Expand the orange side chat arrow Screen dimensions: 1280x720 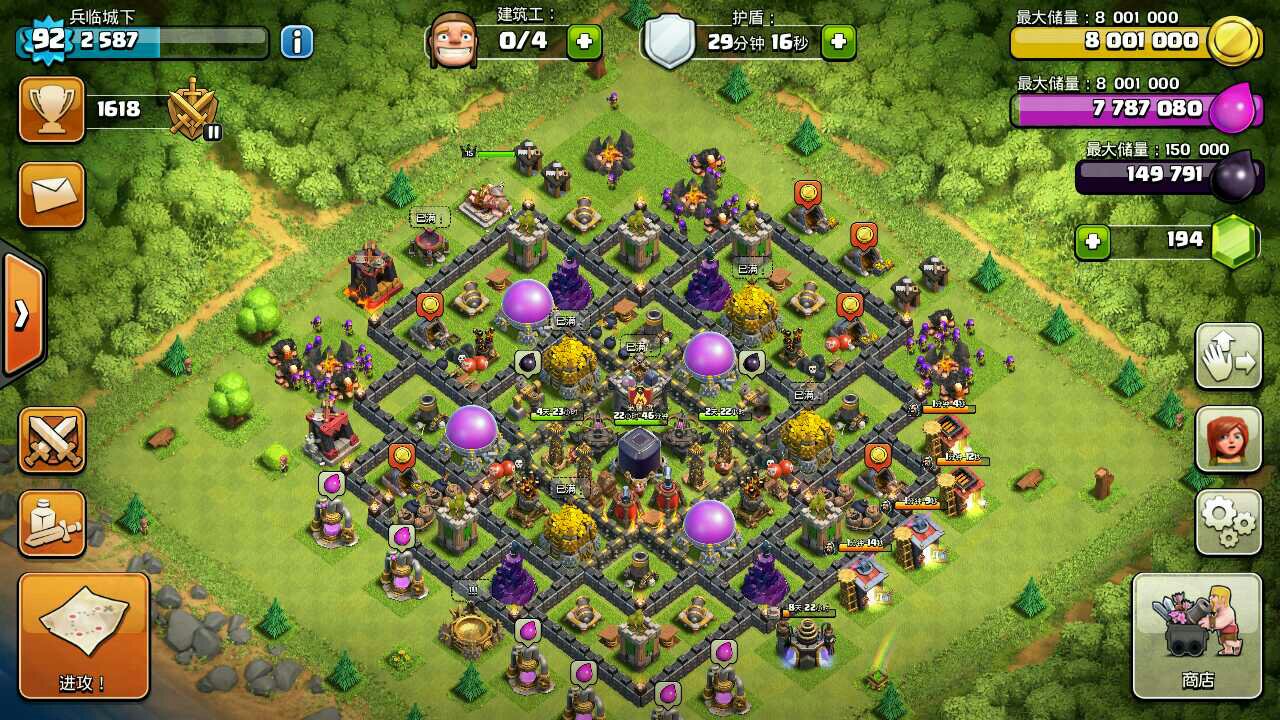(x=22, y=315)
